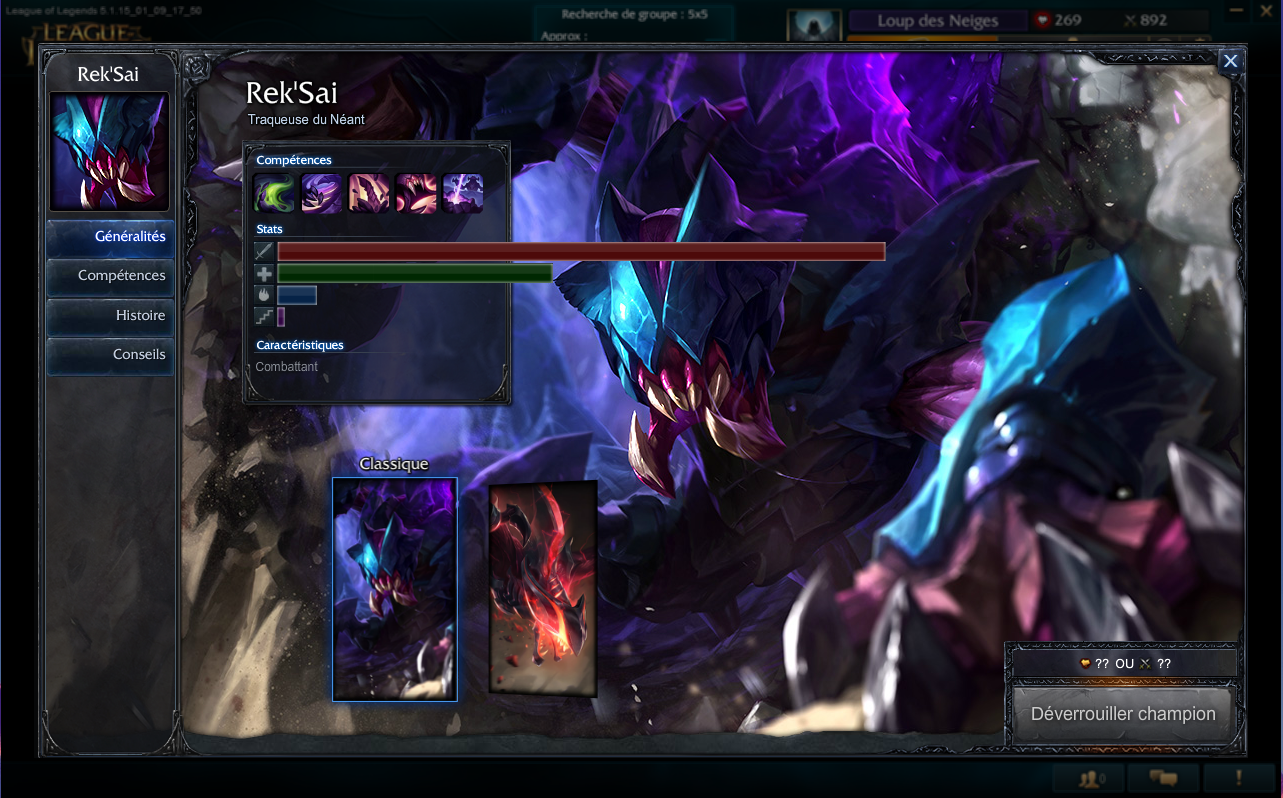Switch to the Compétences tab

(x=109, y=276)
